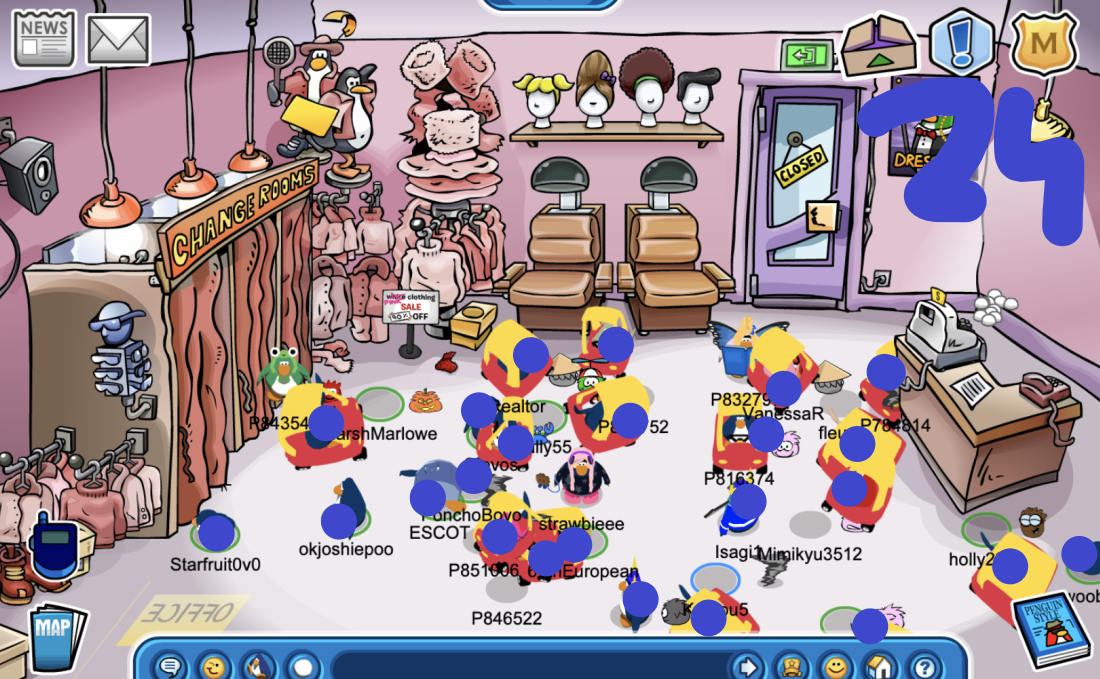The height and width of the screenshot is (679, 1100).
Task: Select the snowball throw button
Action: coord(302,665)
